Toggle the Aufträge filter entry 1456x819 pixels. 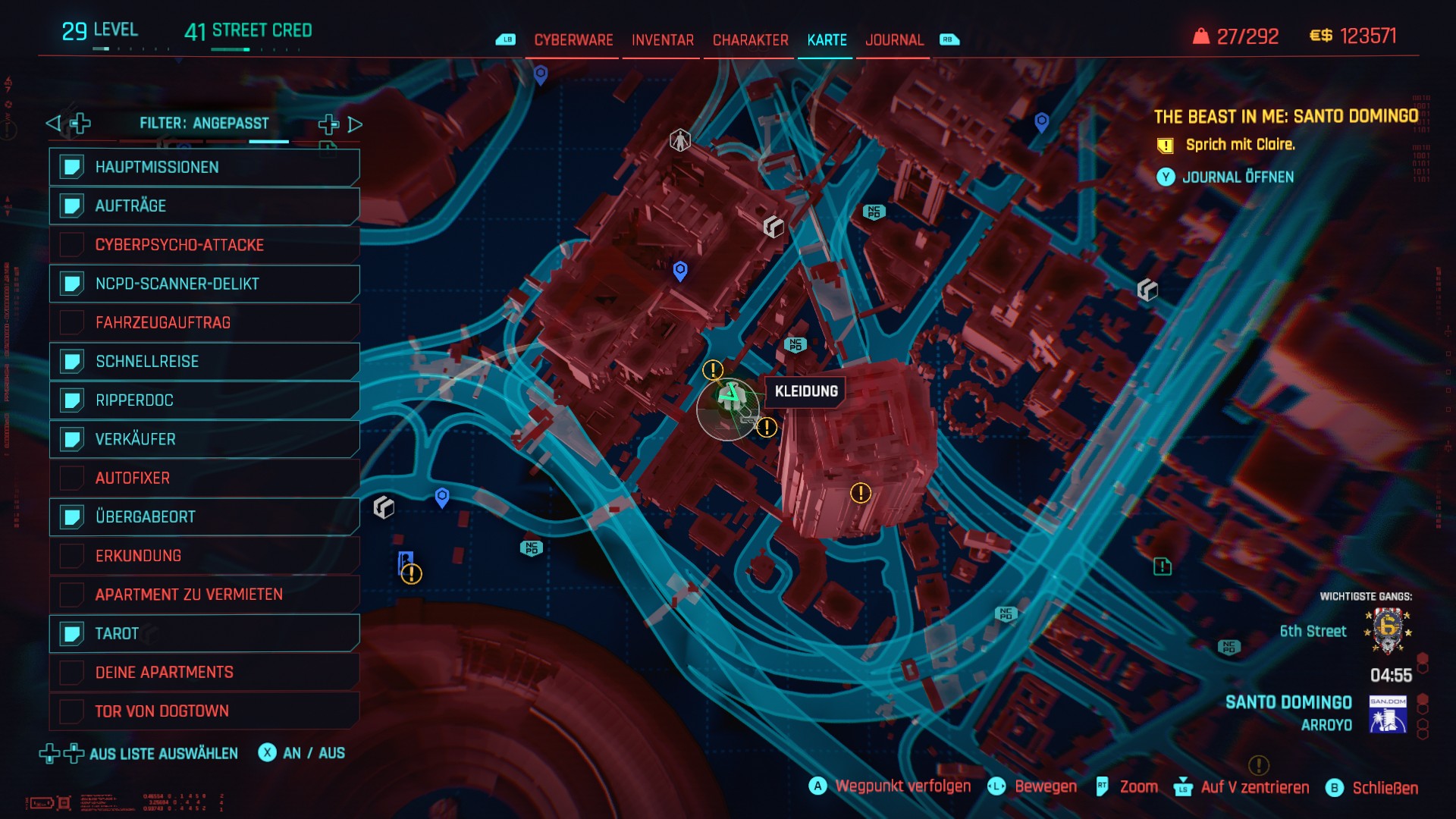pos(205,206)
